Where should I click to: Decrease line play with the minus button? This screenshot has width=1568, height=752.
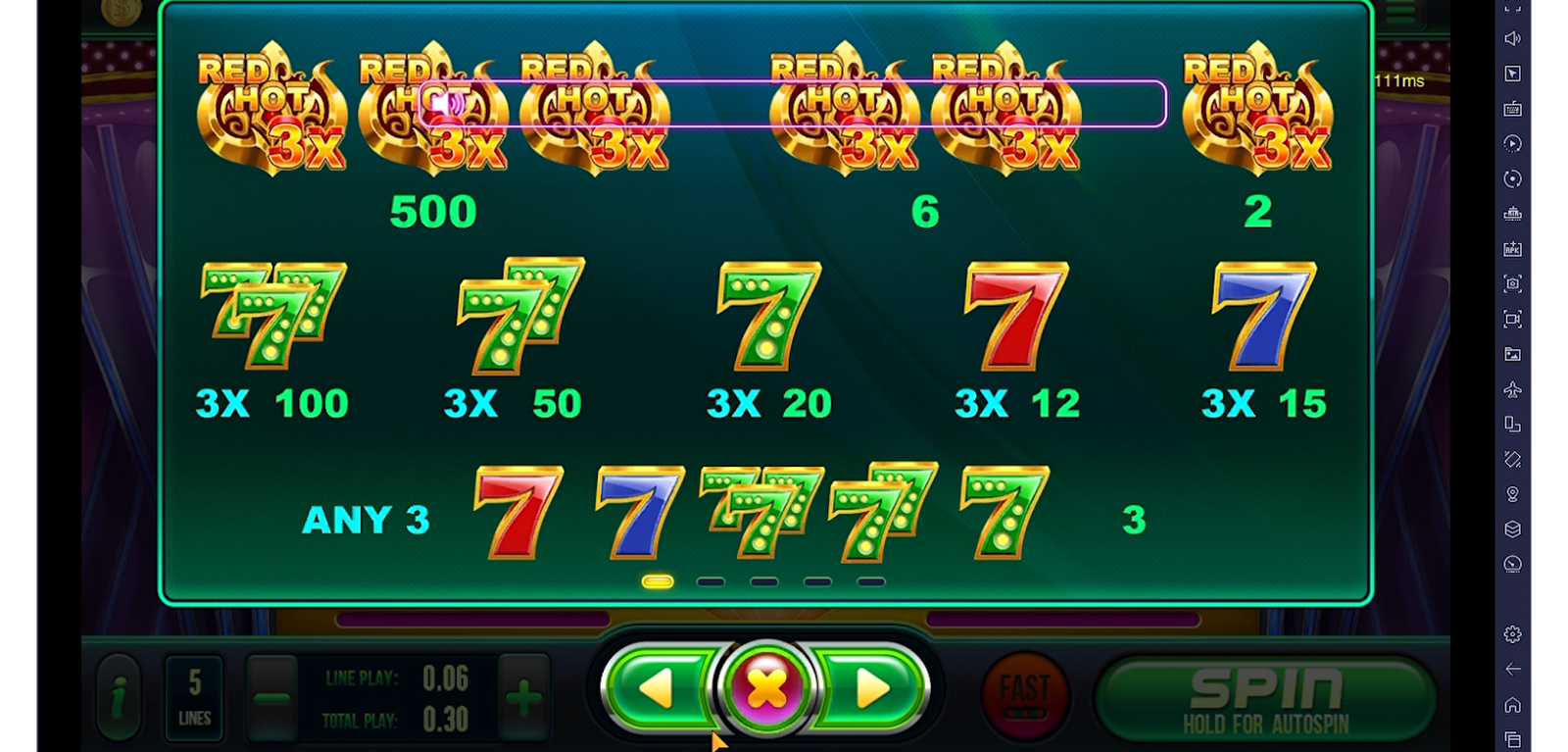[x=271, y=698]
